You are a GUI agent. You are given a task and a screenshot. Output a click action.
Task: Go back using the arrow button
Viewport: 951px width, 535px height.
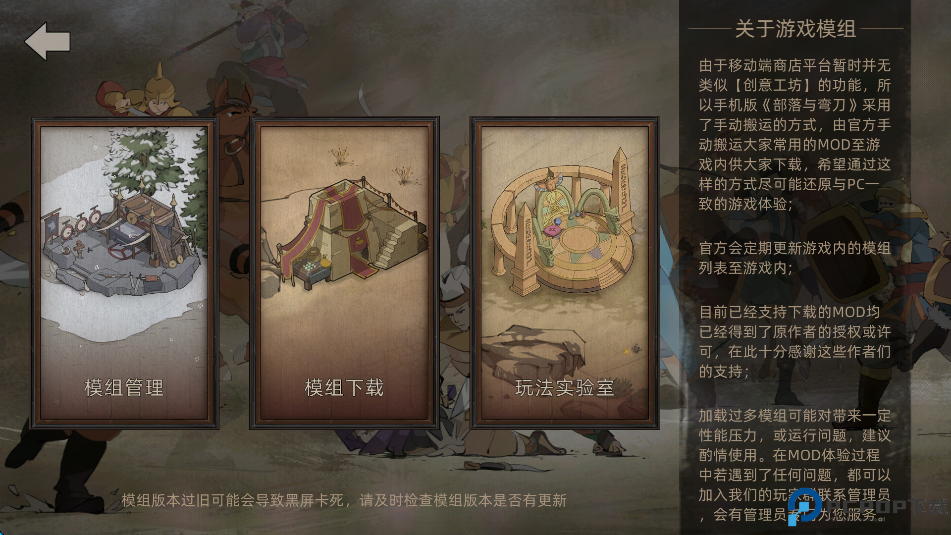(48, 42)
